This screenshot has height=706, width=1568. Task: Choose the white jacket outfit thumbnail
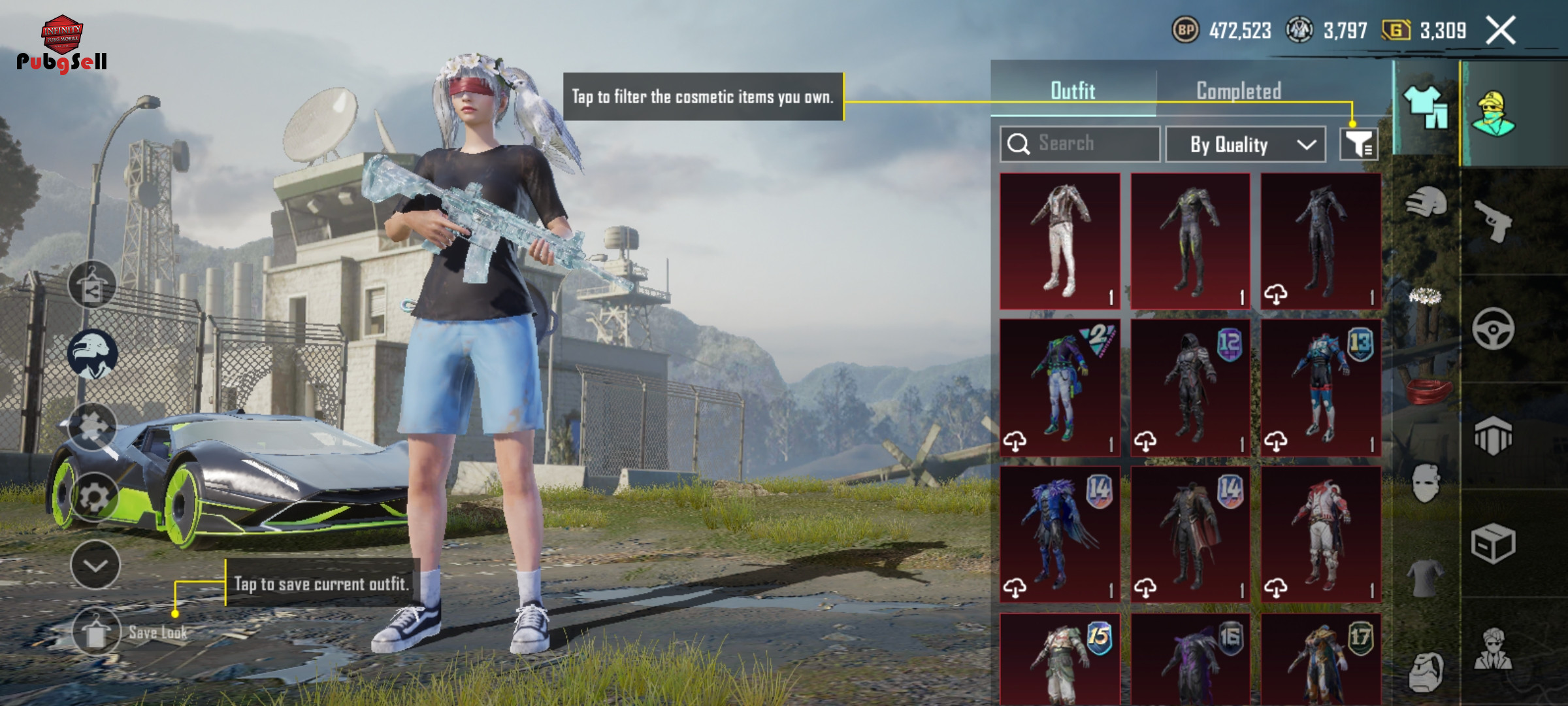pyautogui.click(x=1060, y=241)
